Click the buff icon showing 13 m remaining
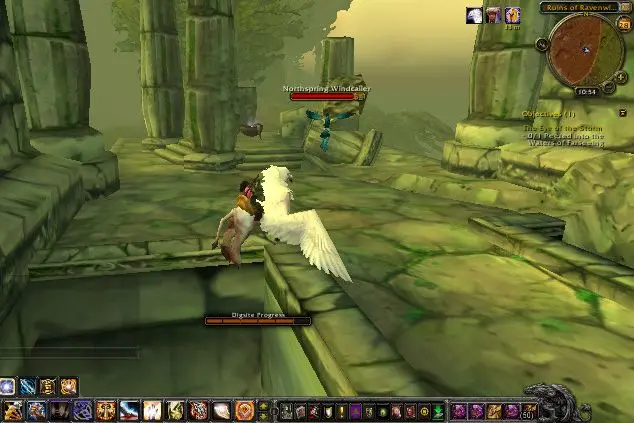The image size is (634, 423). pos(512,14)
